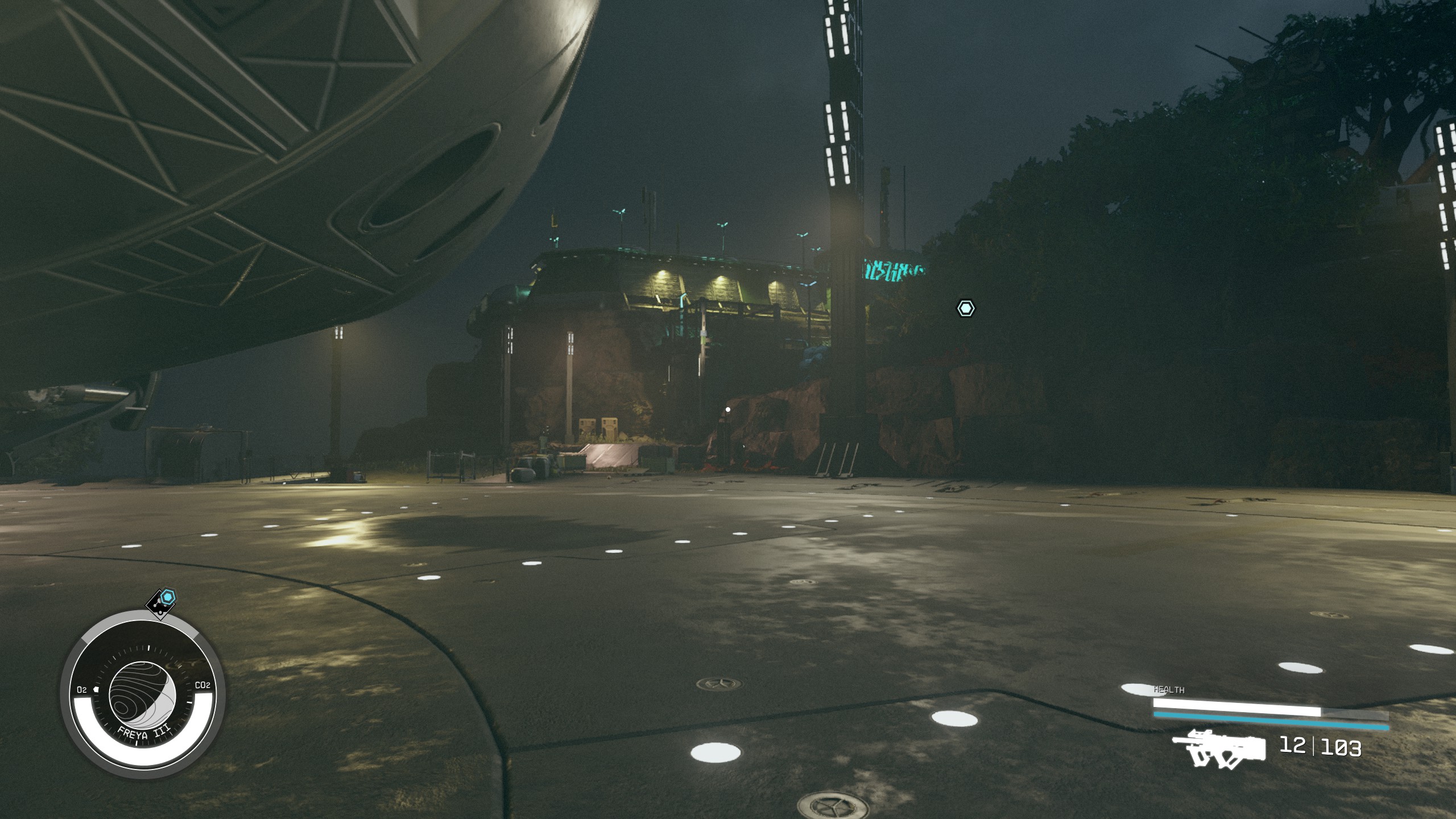Image resolution: width=1456 pixels, height=819 pixels.
Task: Click the O2 indicator label on the compass
Action: [82, 689]
